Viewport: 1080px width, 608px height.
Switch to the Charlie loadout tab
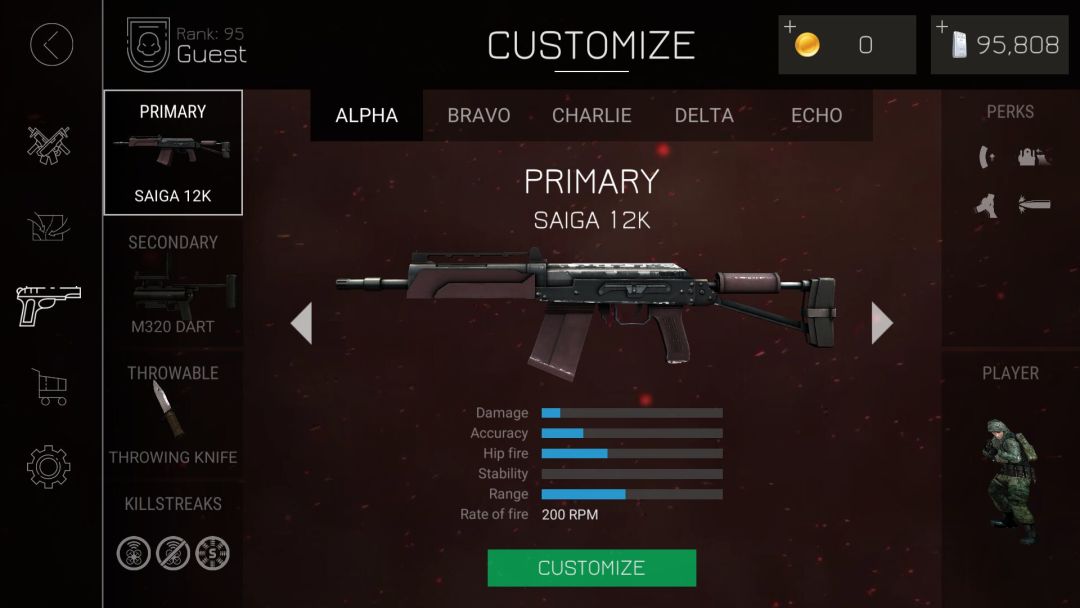click(x=592, y=116)
